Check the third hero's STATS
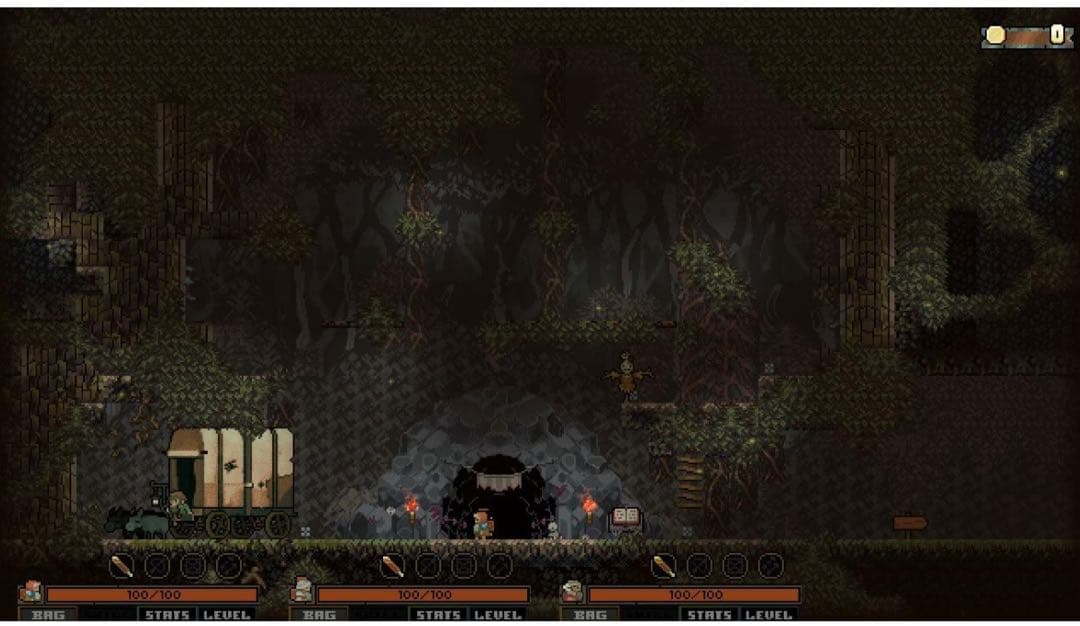The image size is (1080, 626). [709, 615]
